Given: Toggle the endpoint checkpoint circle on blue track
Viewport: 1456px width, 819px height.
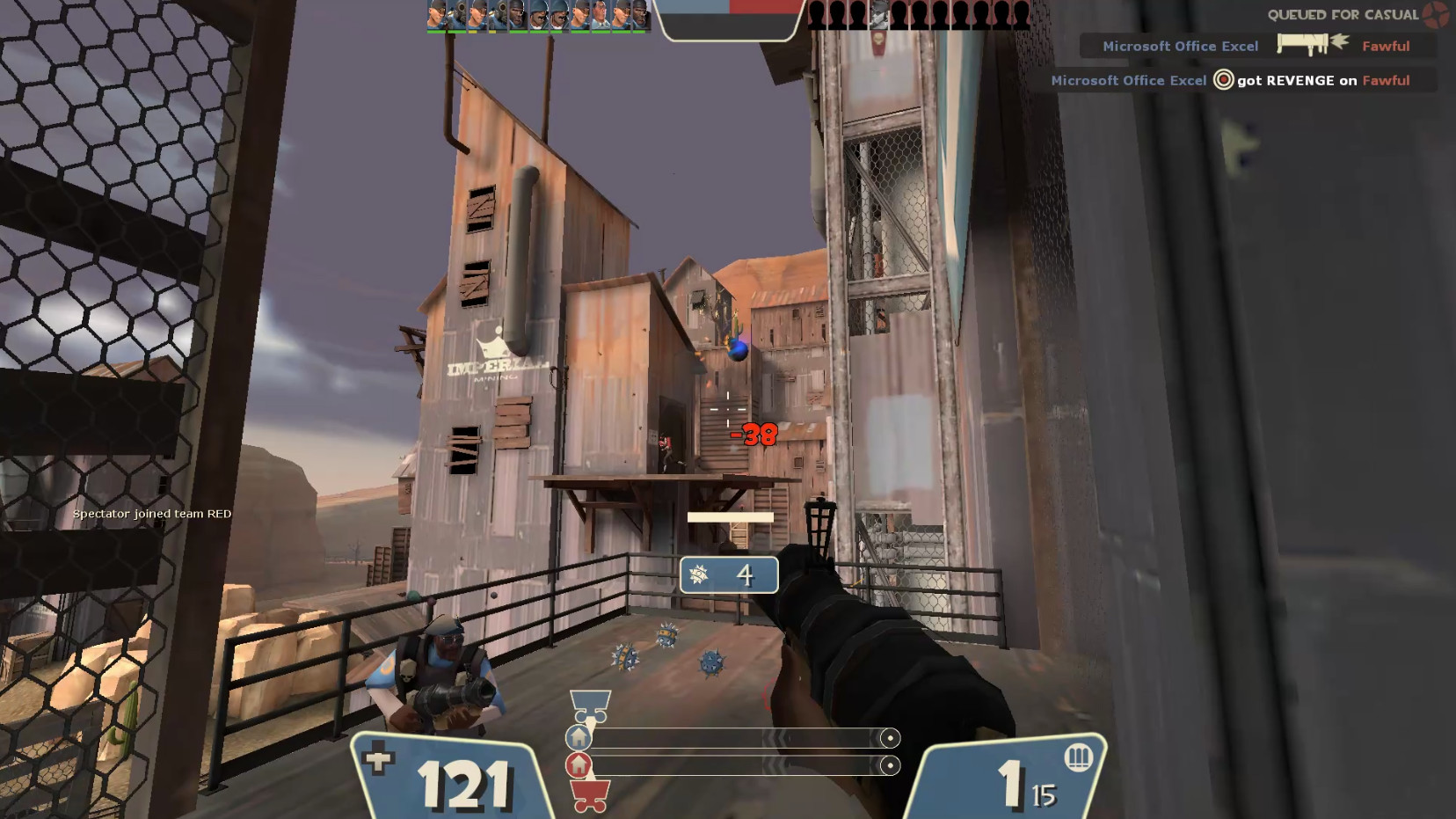Looking at the screenshot, I should [x=889, y=737].
